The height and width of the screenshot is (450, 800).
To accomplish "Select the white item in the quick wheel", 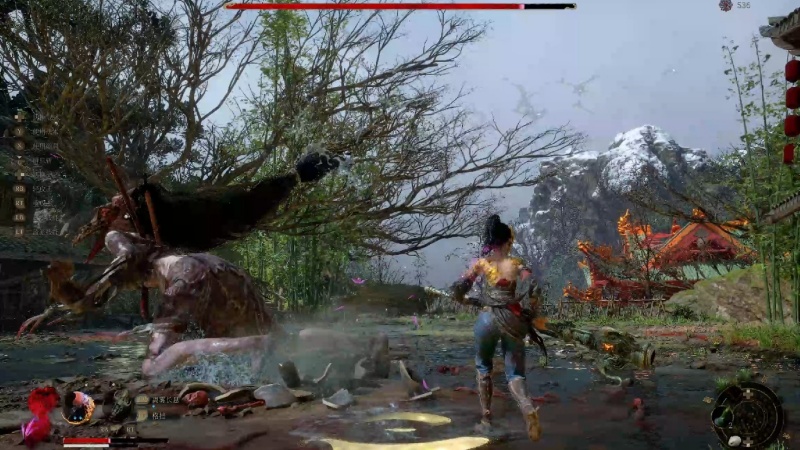I will 734,440.
